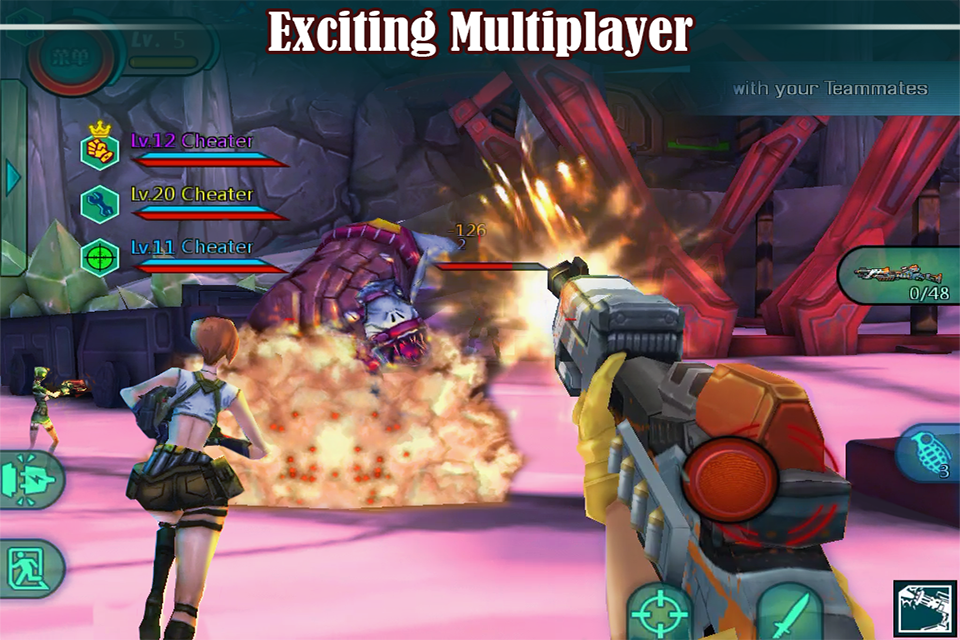The width and height of the screenshot is (960, 640).
Task: Tap the weapon switch slot showing 0/48
Action: click(899, 275)
